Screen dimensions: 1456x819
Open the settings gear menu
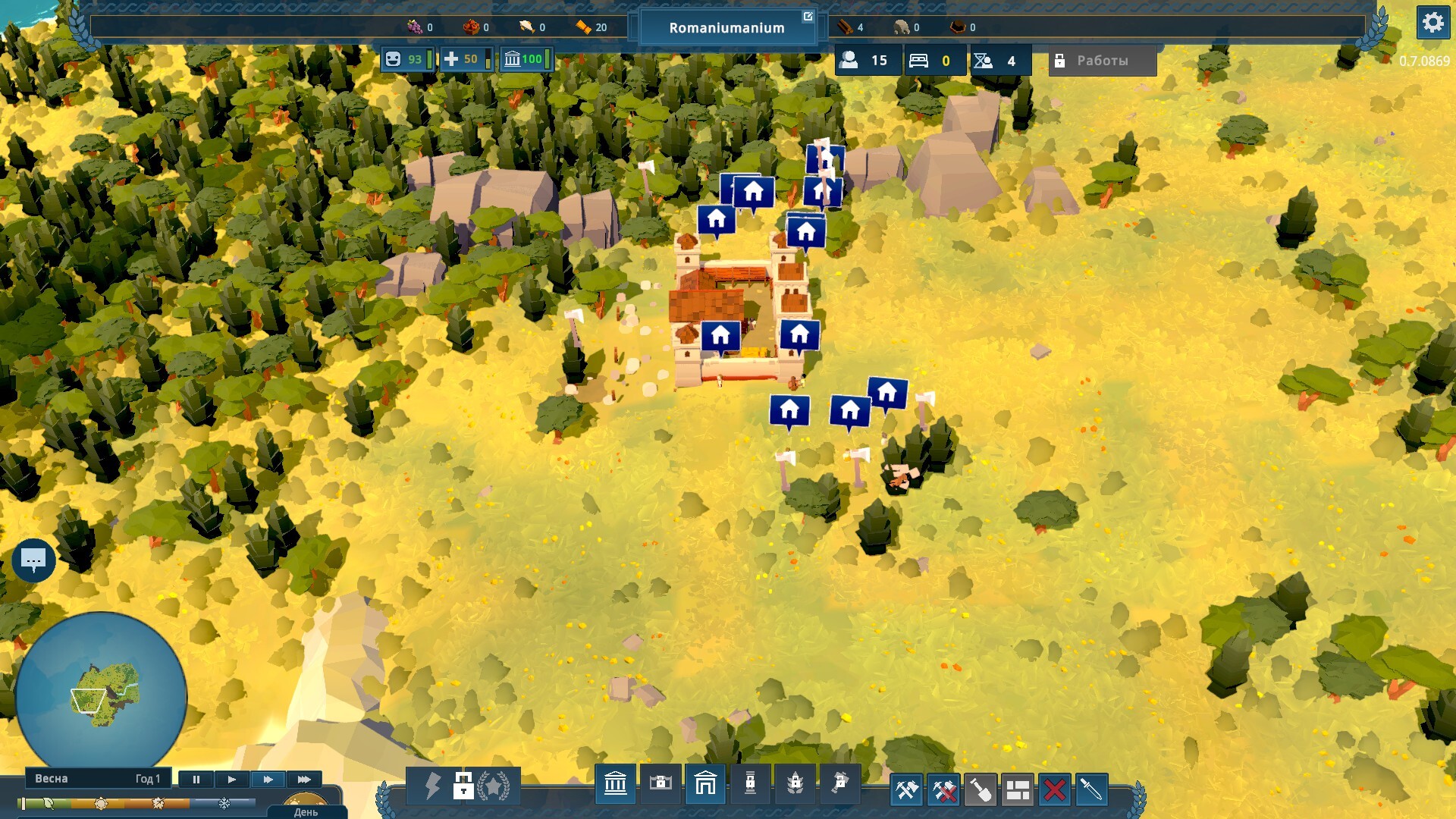point(1432,23)
